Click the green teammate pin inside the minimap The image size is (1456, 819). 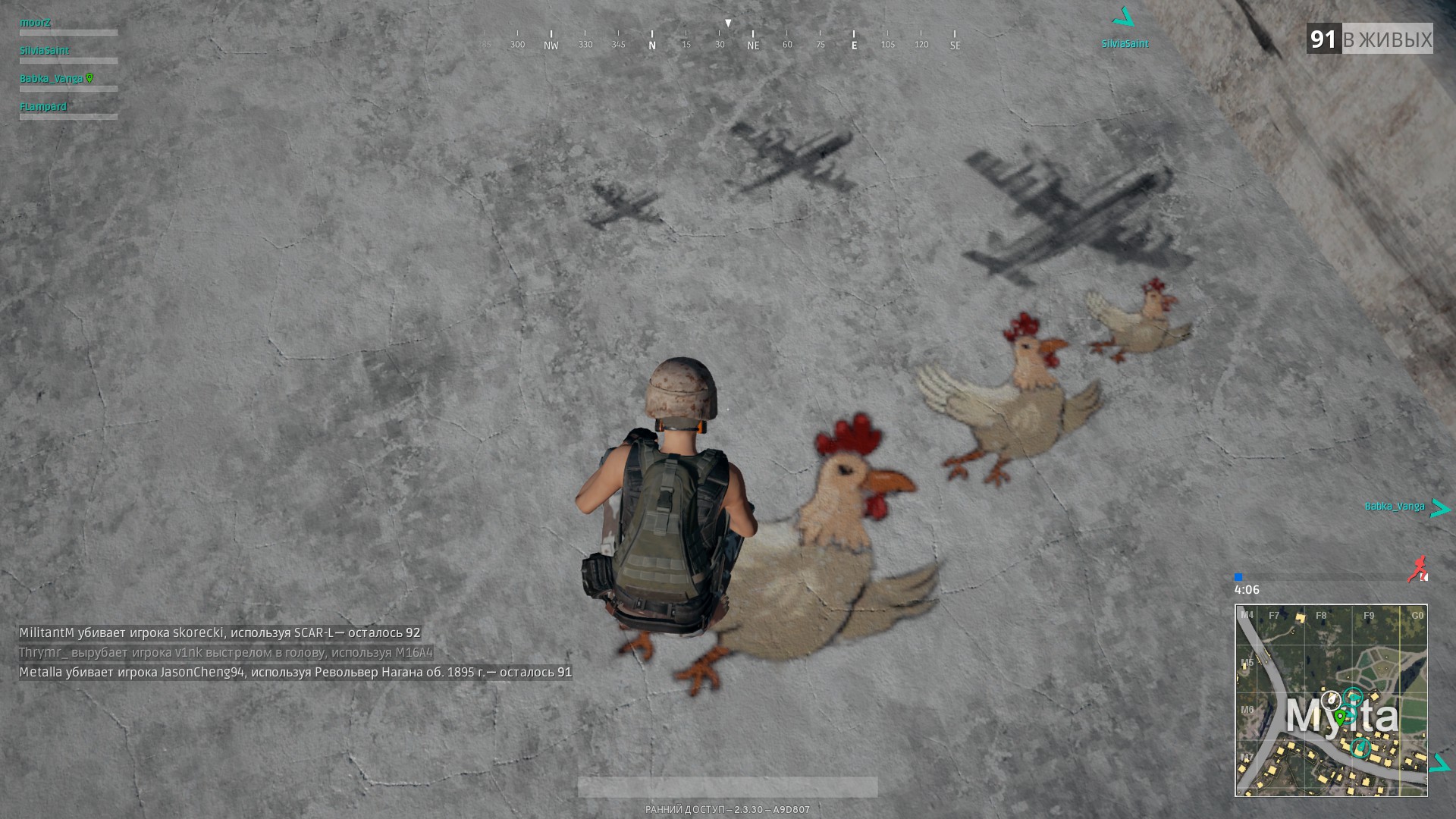click(1340, 716)
